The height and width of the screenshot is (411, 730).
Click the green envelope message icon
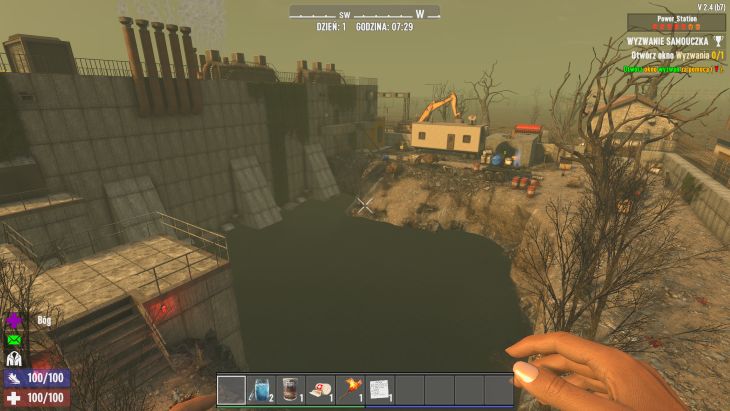pos(15,340)
